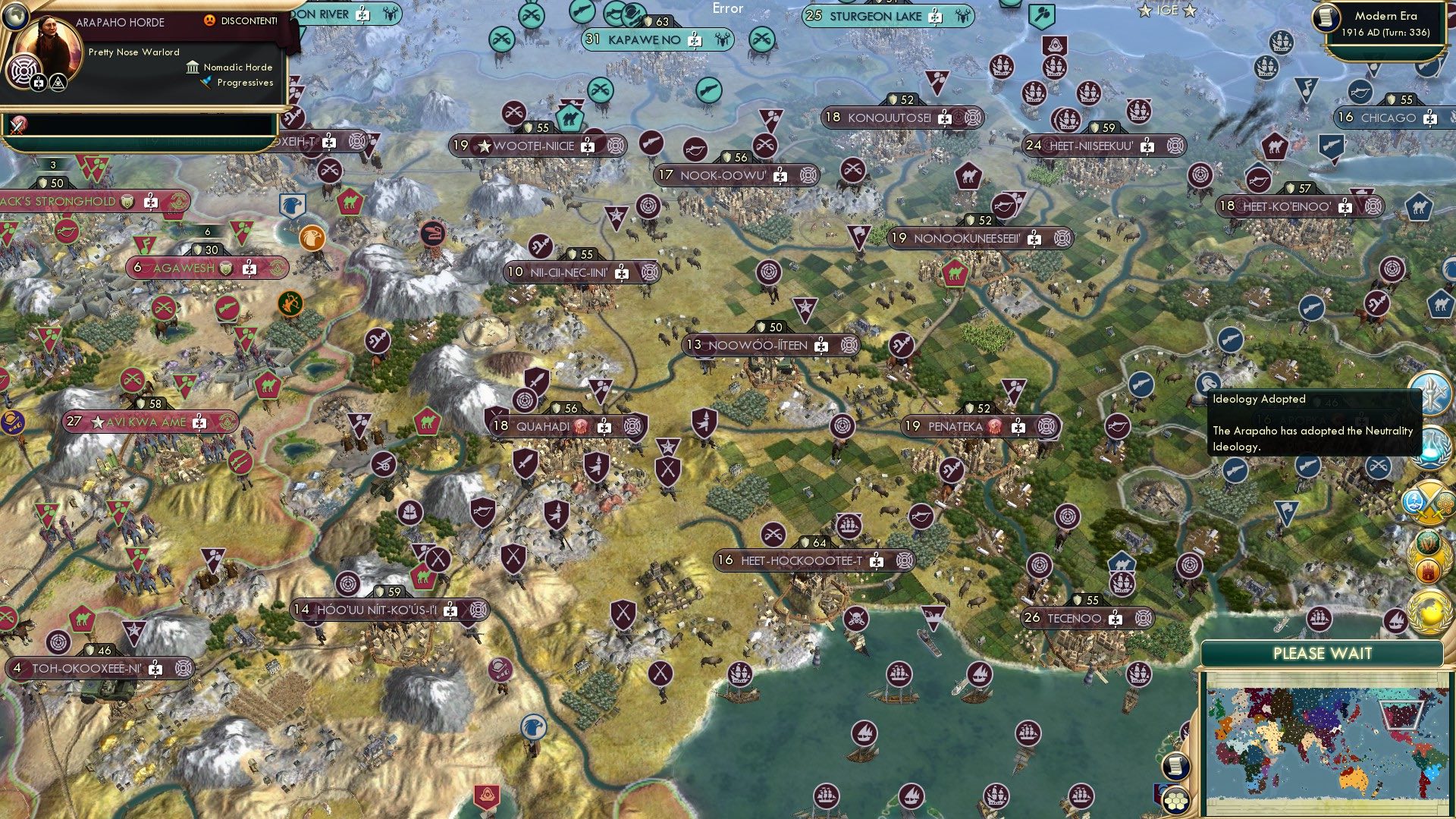Image resolution: width=1456 pixels, height=819 pixels.
Task: Open the Social Policies screen via torch icon
Action: [1432, 394]
